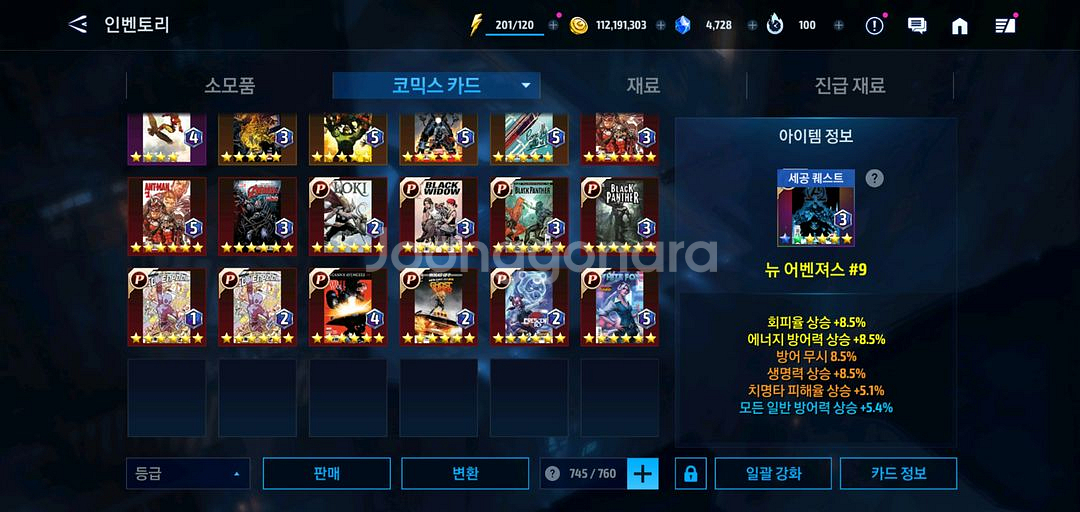Start 일괄 강화 bulk upgrade

pyautogui.click(x=772, y=473)
